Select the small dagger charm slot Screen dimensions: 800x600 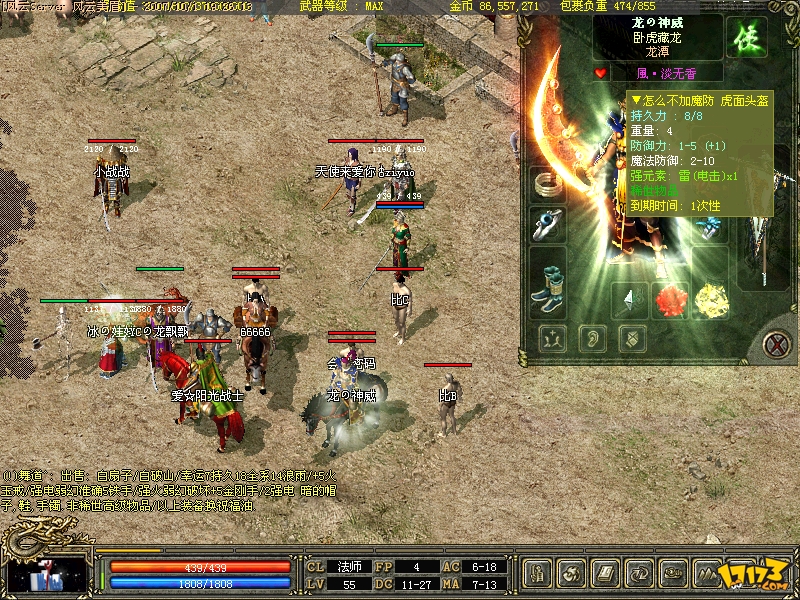[x=629, y=298]
